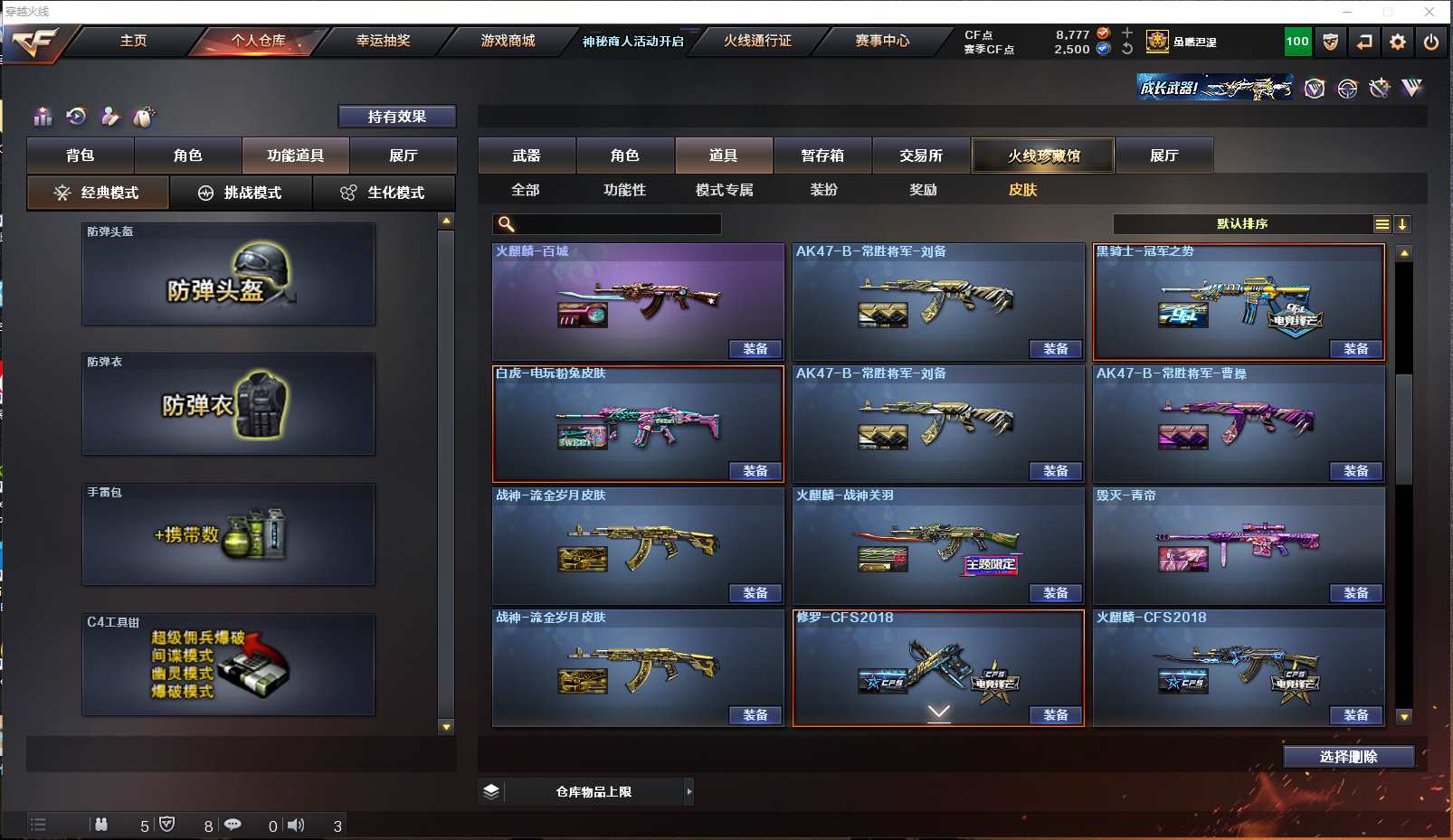Open the 交易所 exchange tab

coord(921,156)
